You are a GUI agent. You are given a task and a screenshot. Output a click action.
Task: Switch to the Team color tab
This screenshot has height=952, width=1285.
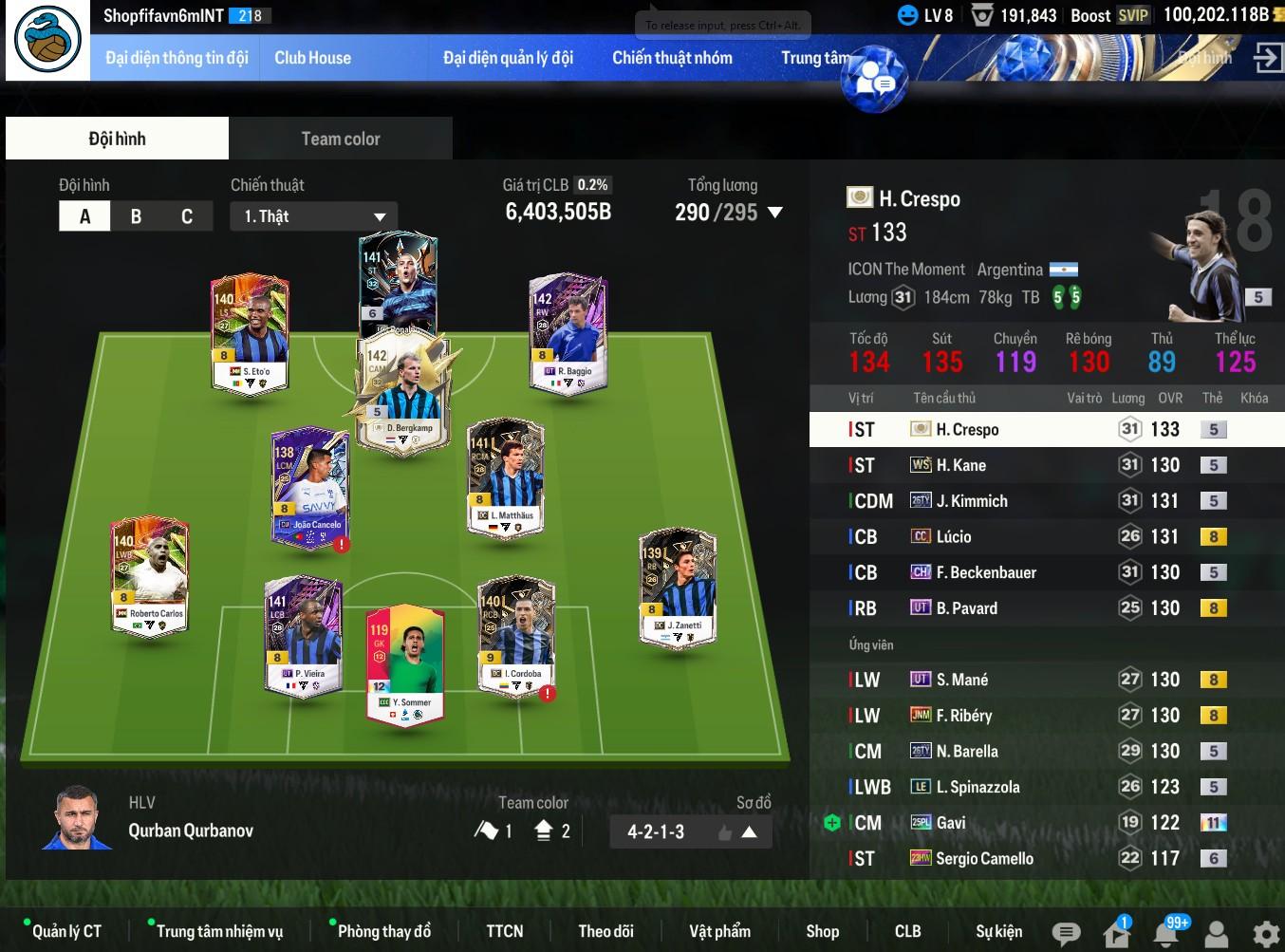340,139
